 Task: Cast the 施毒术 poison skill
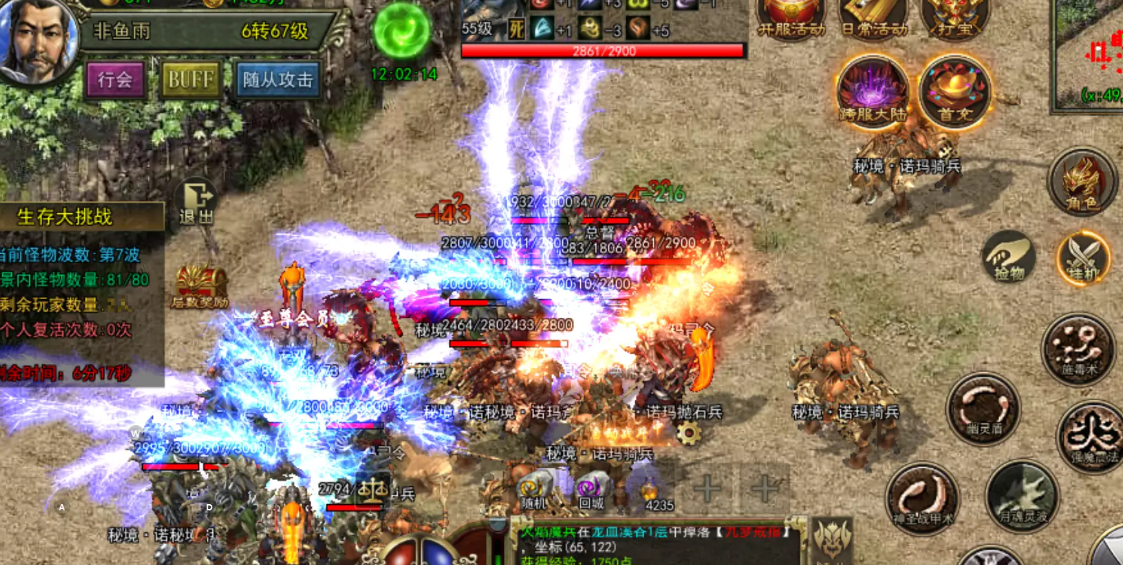pos(1078,348)
